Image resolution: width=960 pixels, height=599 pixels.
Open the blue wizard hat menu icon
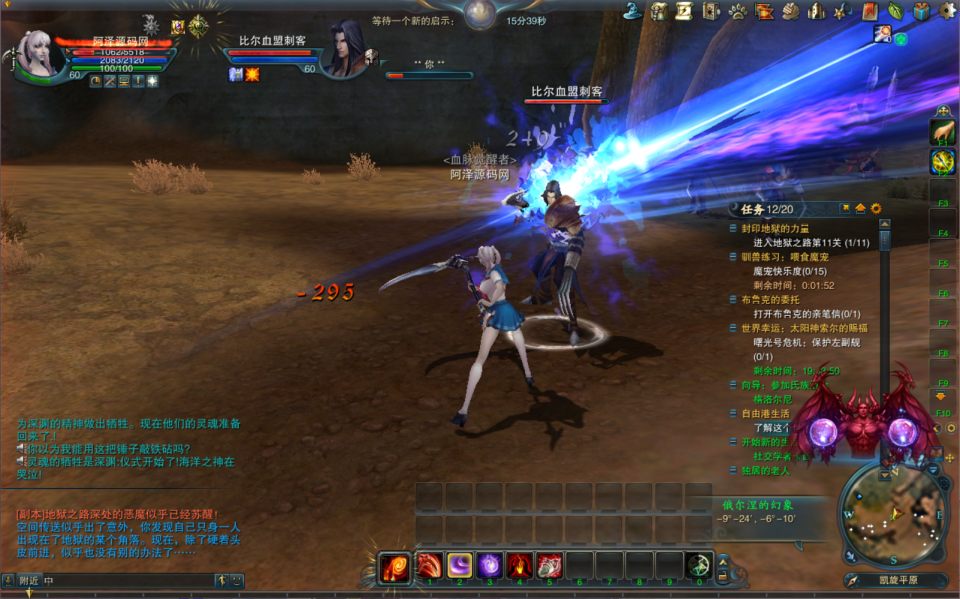[632, 11]
